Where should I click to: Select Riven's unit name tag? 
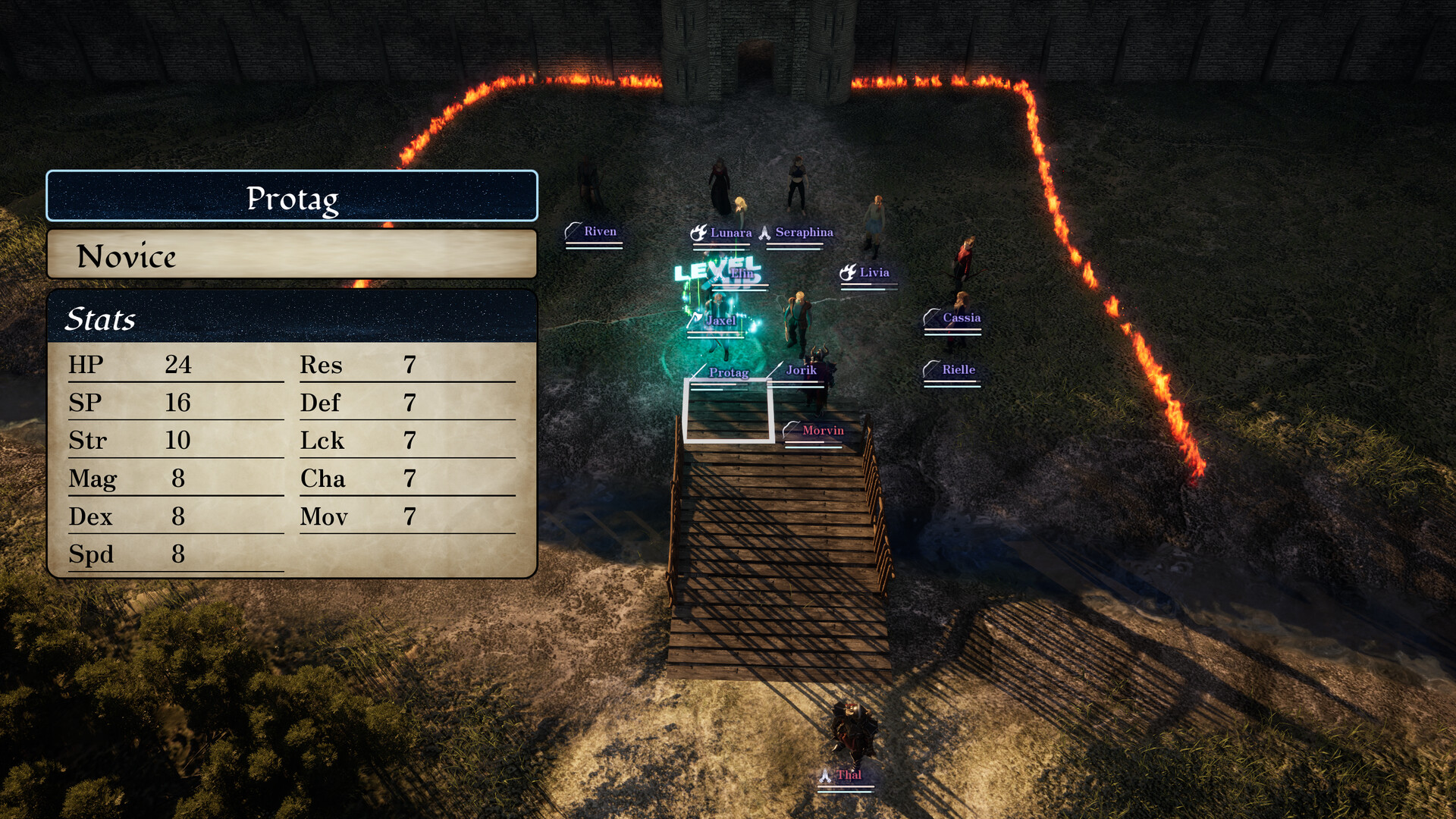[599, 231]
